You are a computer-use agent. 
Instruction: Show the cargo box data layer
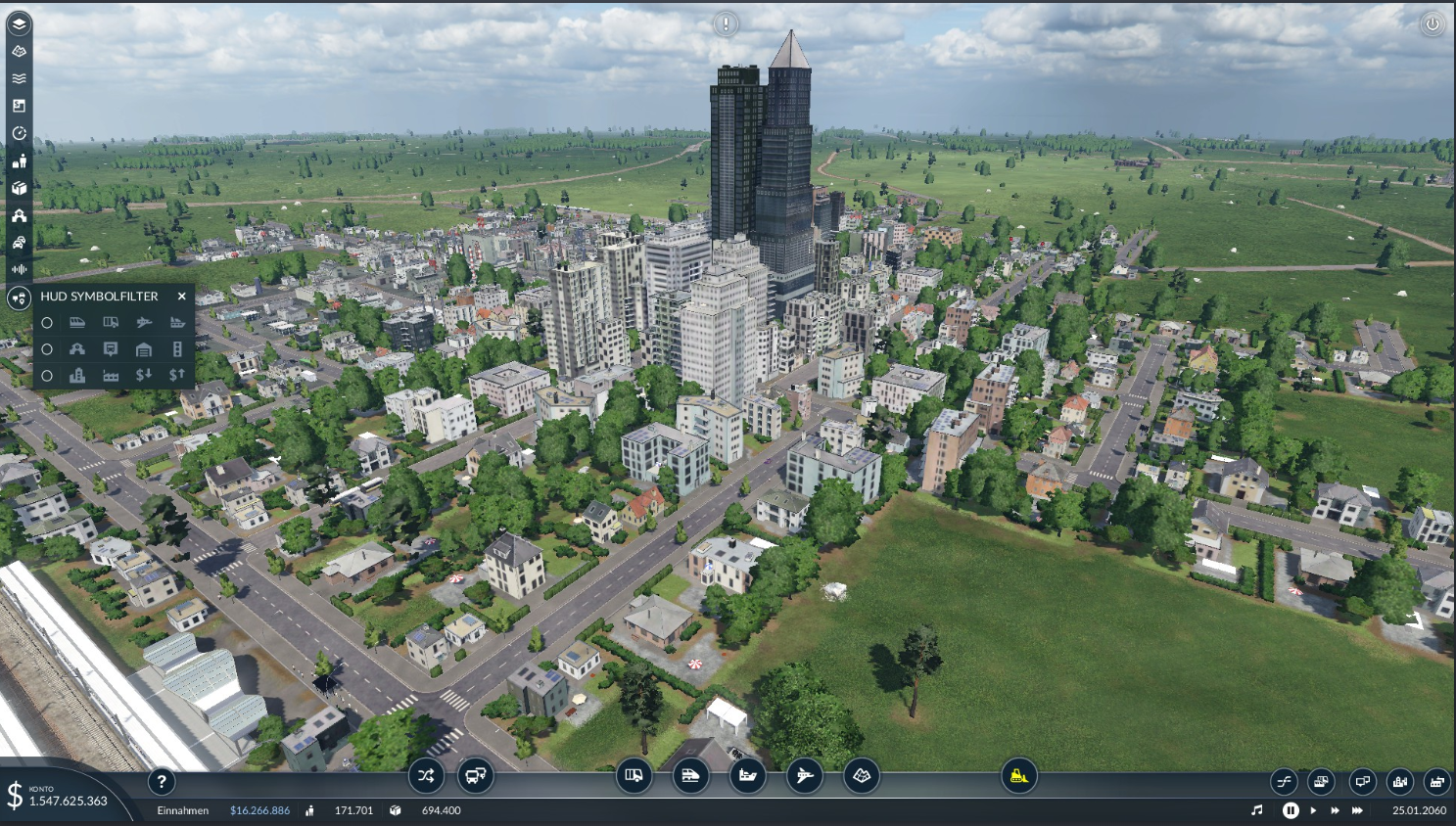coord(19,188)
